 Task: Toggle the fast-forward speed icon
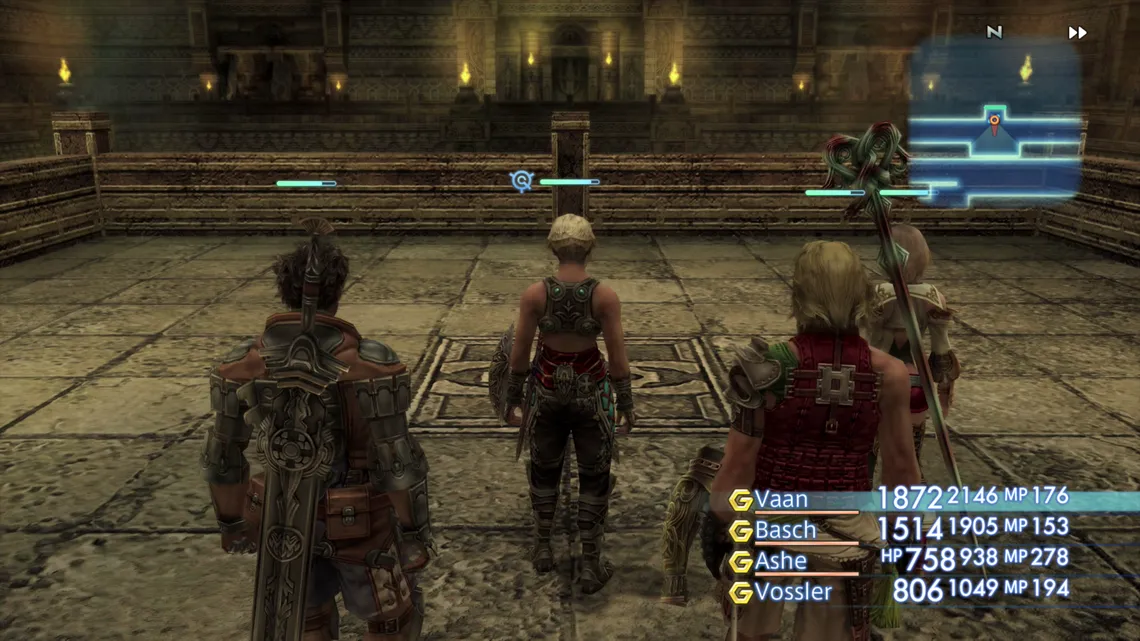1077,33
